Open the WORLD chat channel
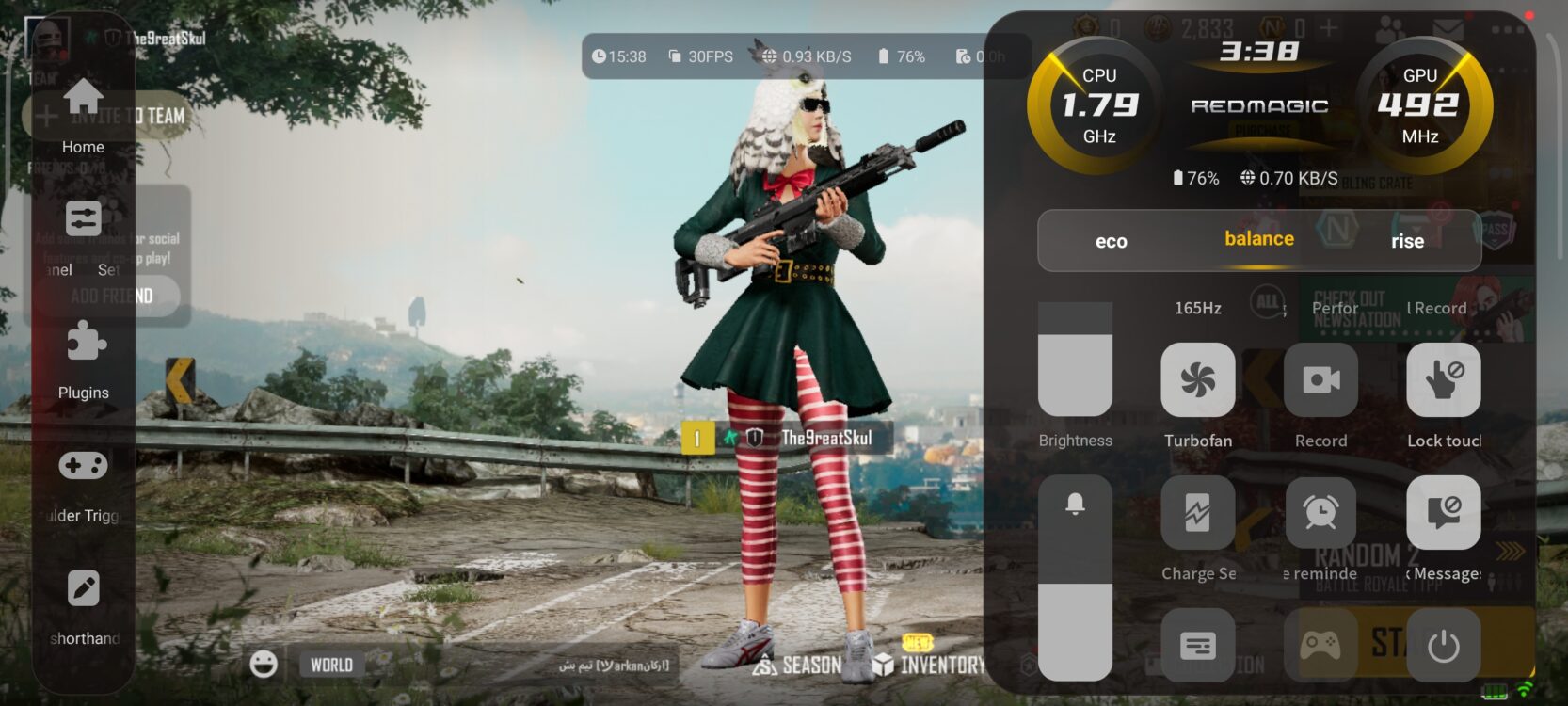1568x706 pixels. (331, 665)
